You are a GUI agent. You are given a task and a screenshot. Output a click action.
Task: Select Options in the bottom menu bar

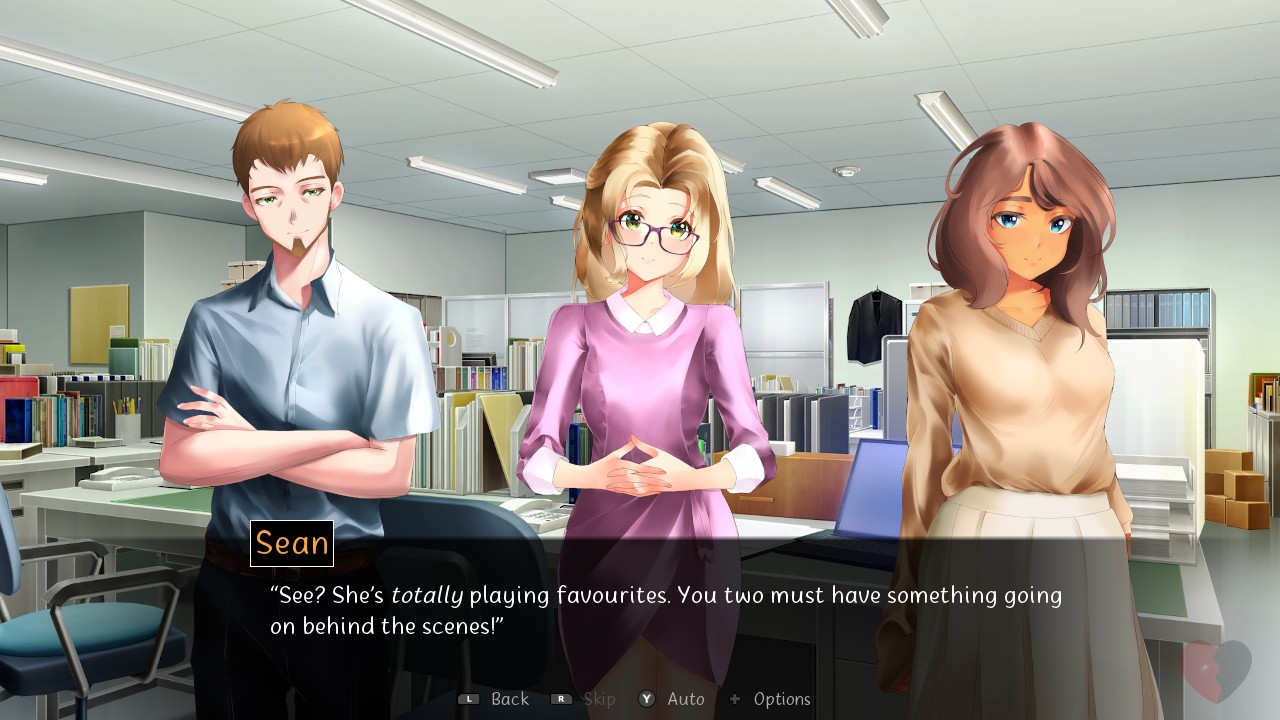tap(783, 699)
